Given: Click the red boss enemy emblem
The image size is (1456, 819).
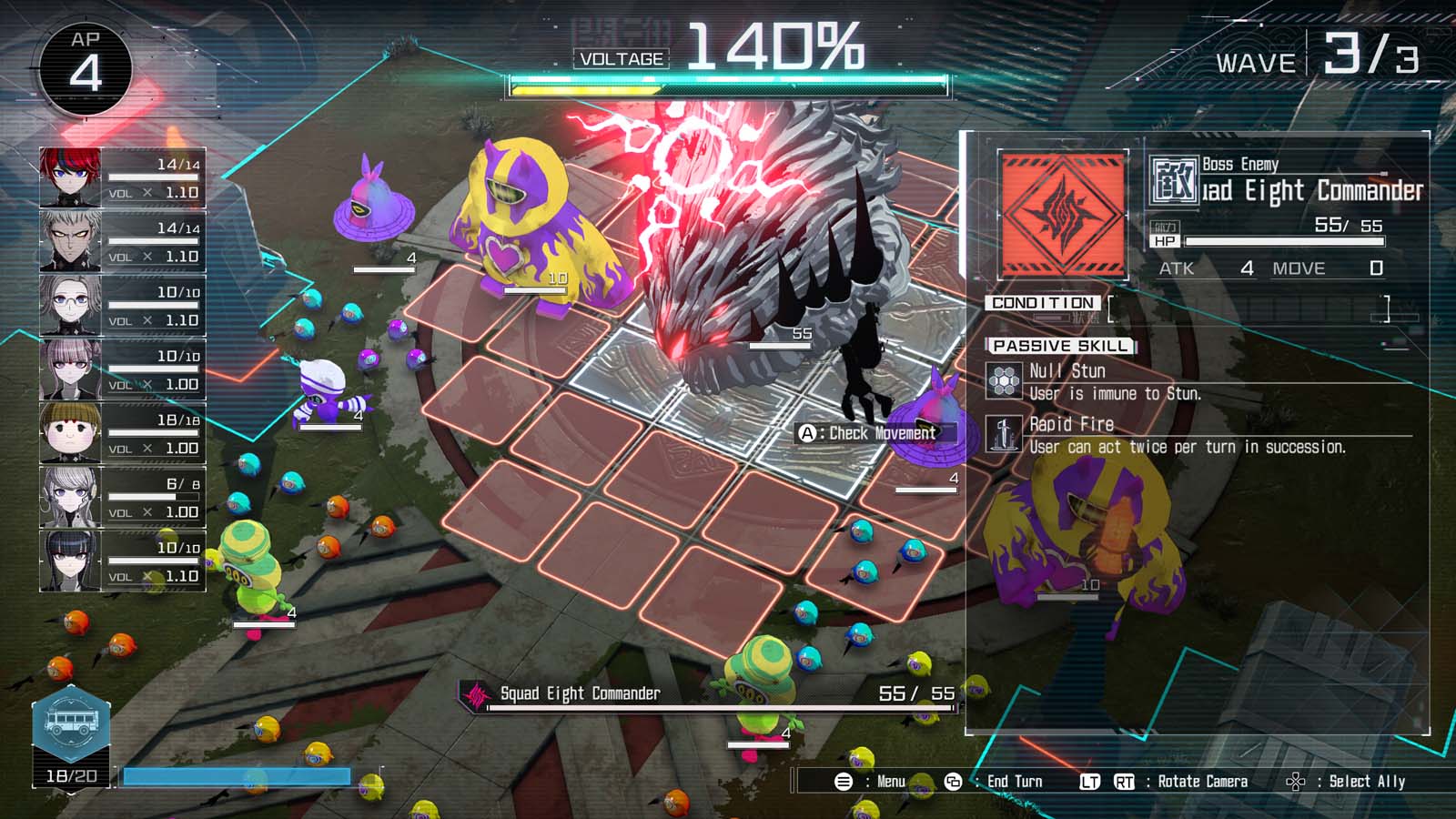Looking at the screenshot, I should click(1062, 215).
